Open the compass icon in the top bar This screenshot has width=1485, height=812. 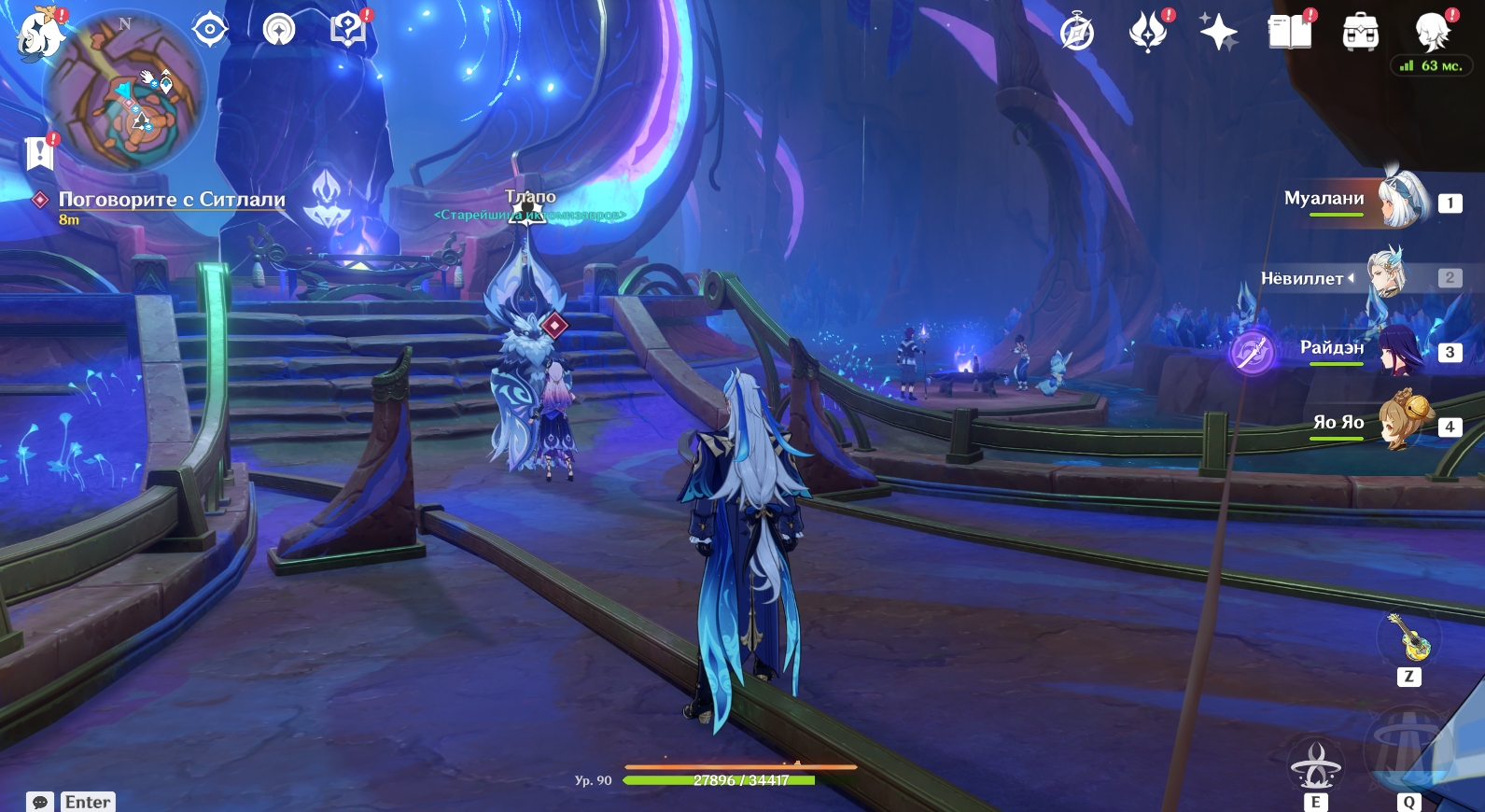pyautogui.click(x=1076, y=33)
